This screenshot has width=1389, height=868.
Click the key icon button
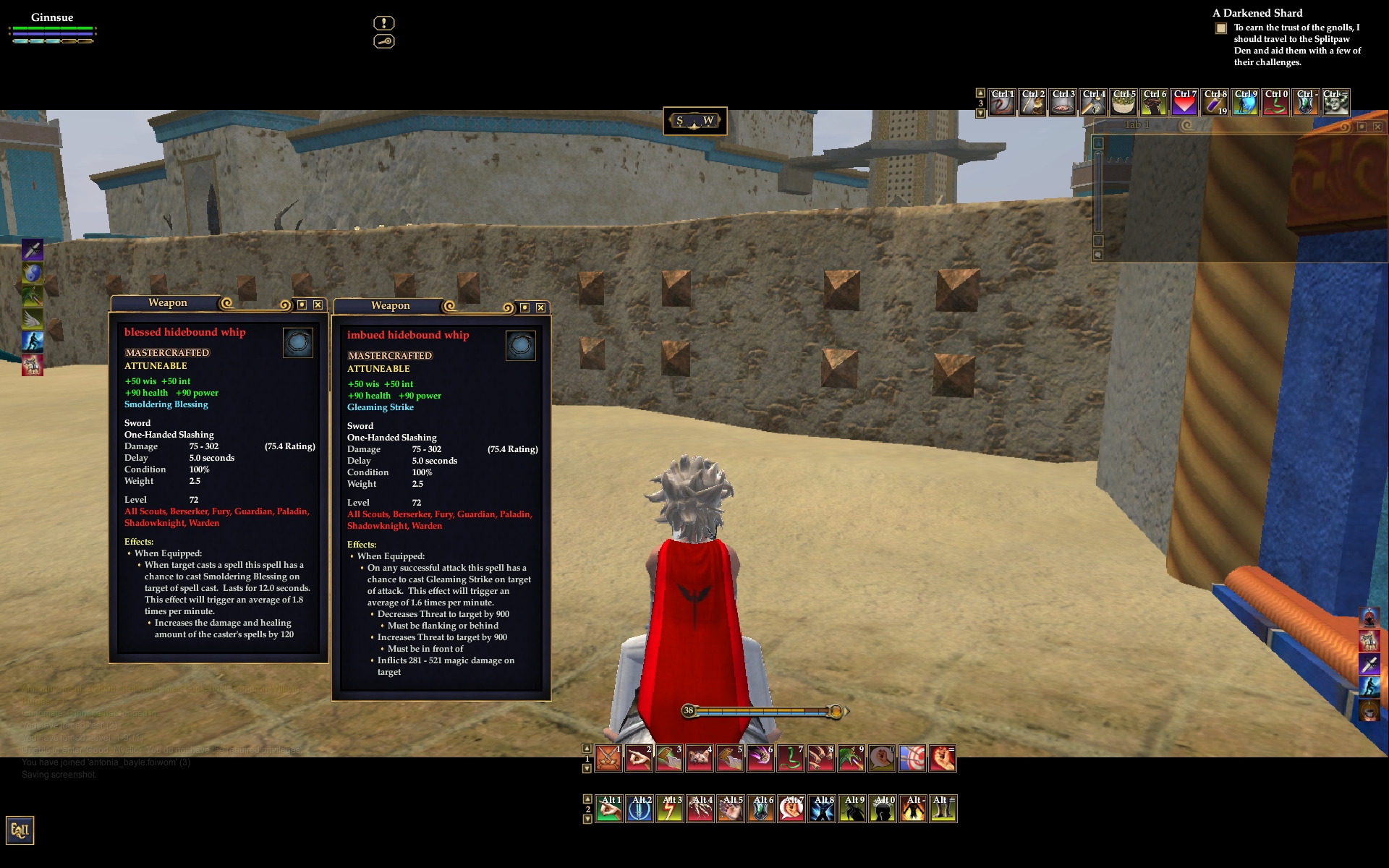tap(383, 41)
